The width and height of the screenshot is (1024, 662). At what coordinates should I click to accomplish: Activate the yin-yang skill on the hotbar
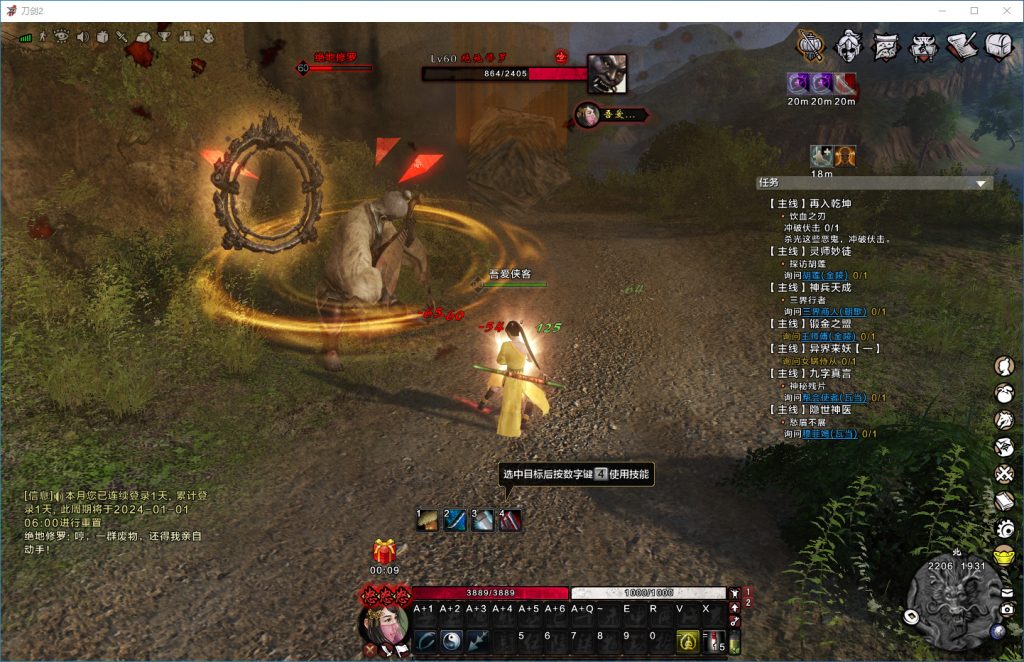tap(451, 641)
